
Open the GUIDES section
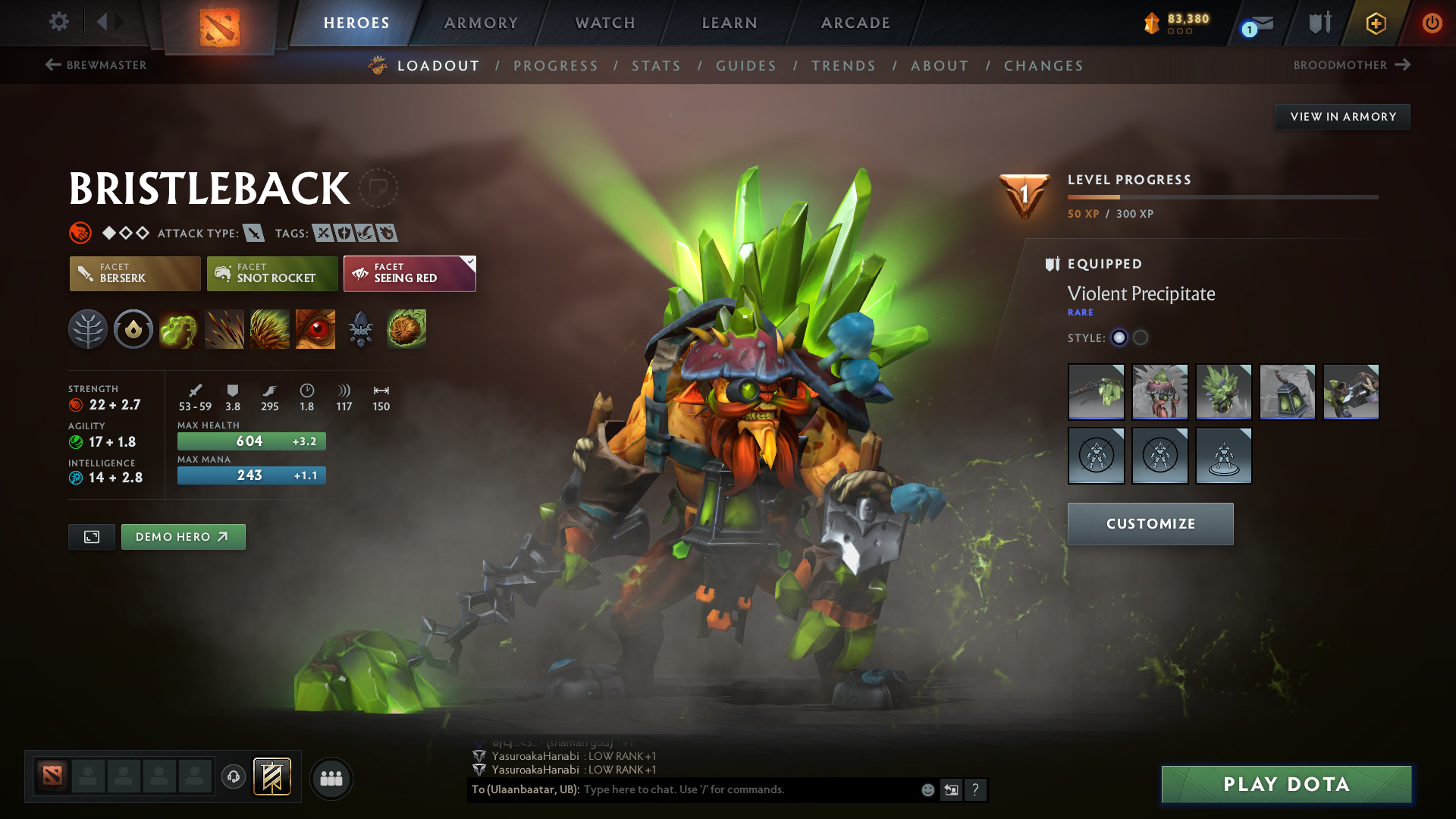pyautogui.click(x=745, y=66)
